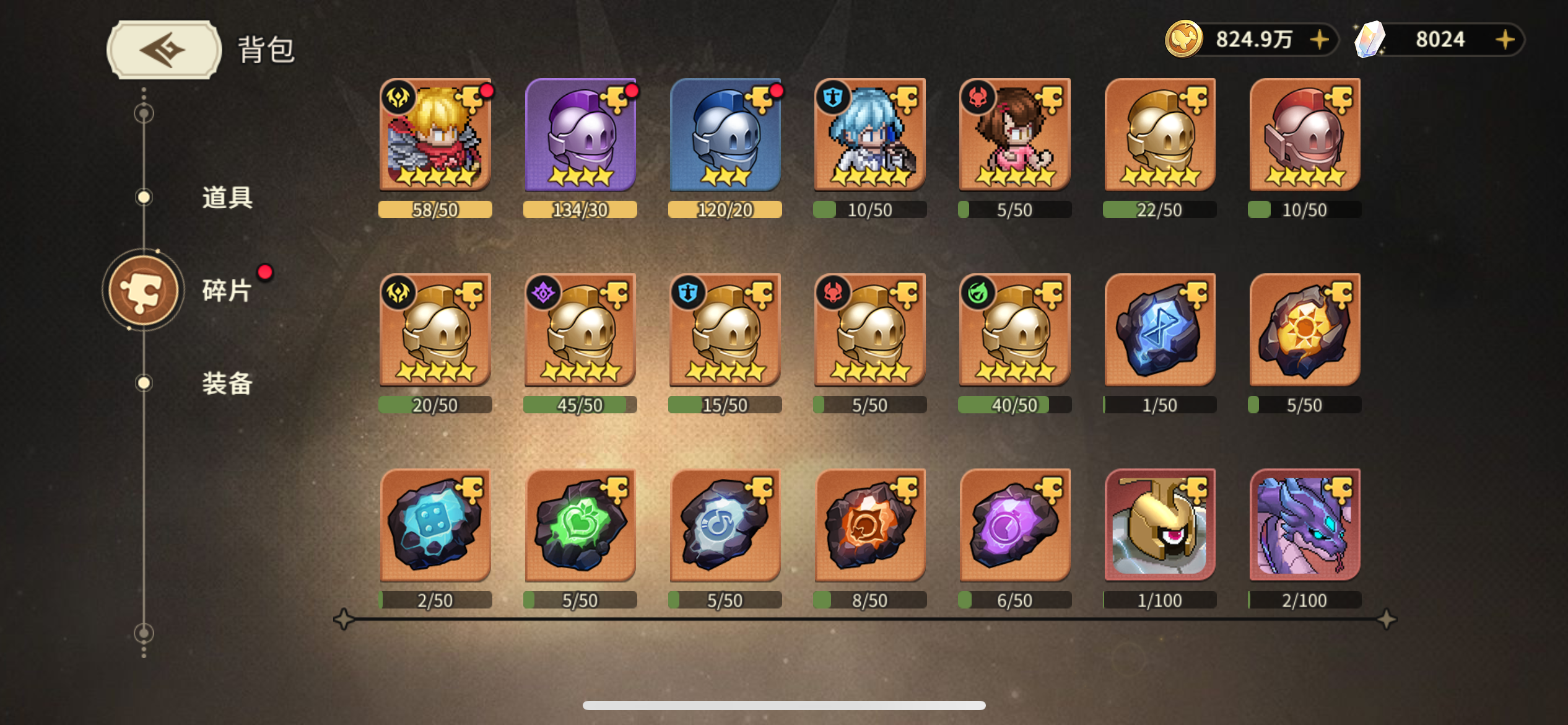Tap the home indicator bar at screen bottom

(784, 705)
